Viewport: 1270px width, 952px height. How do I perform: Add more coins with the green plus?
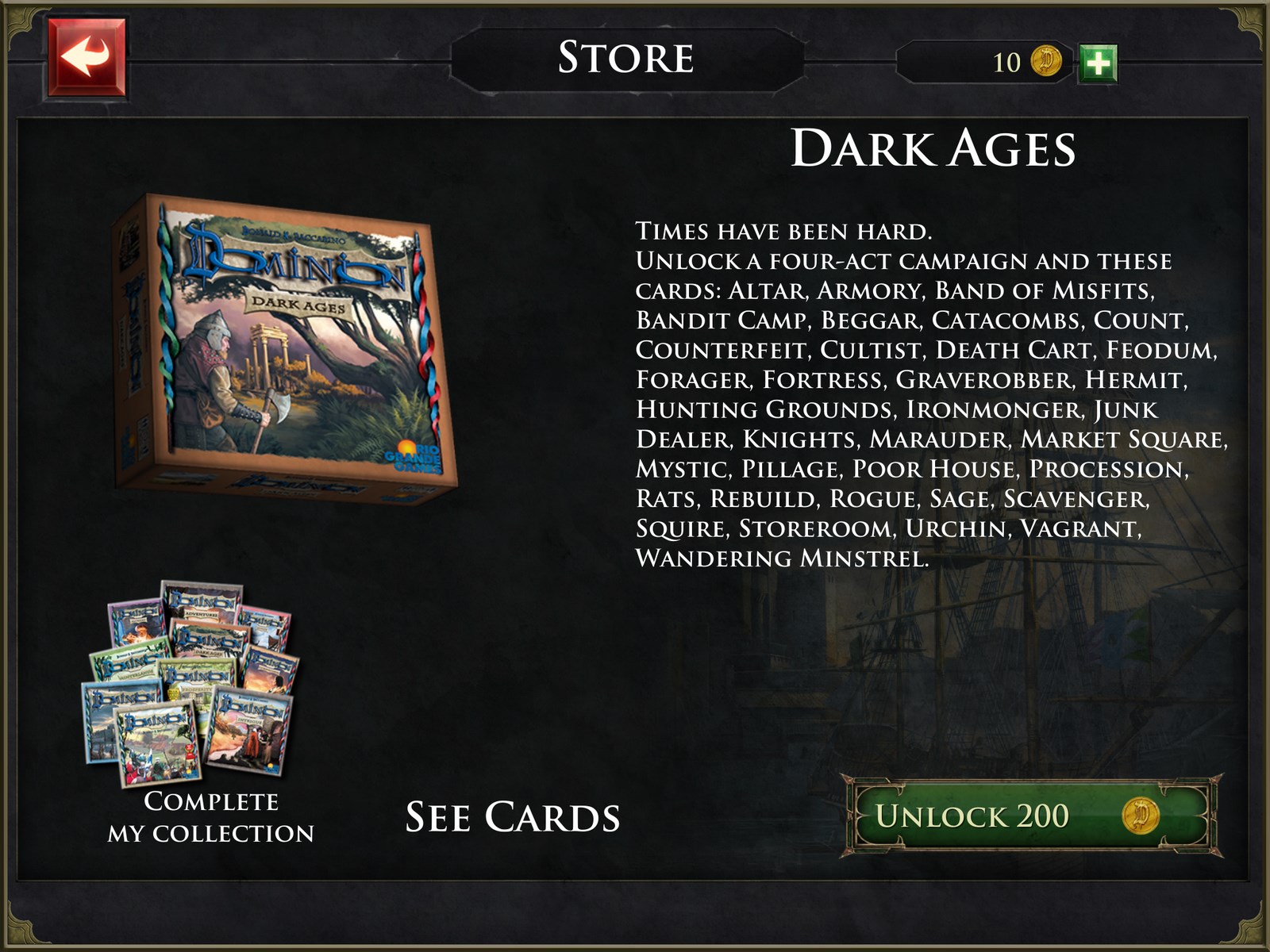point(1098,63)
